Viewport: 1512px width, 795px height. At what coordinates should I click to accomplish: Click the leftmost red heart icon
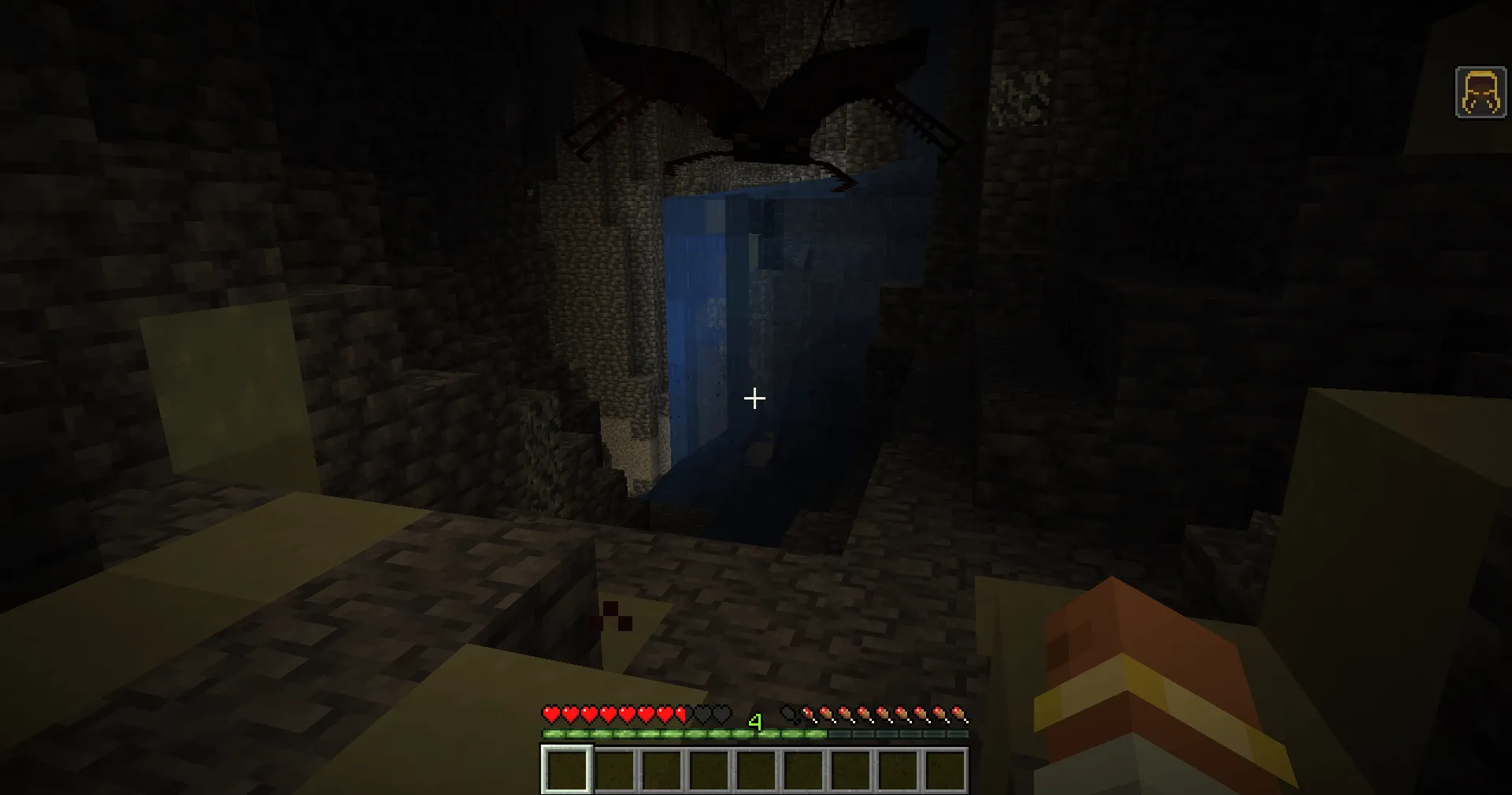pyautogui.click(x=551, y=714)
